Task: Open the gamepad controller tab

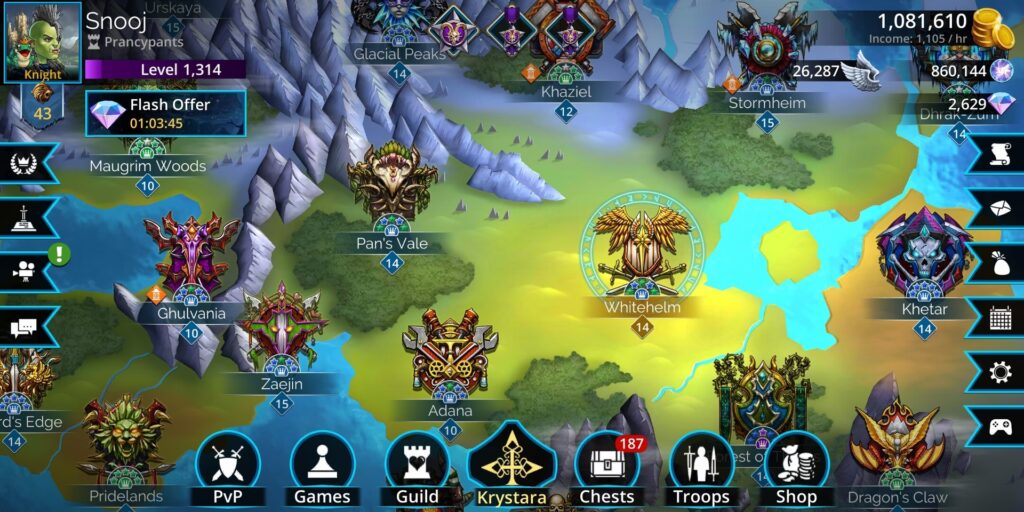Action: [x=999, y=427]
